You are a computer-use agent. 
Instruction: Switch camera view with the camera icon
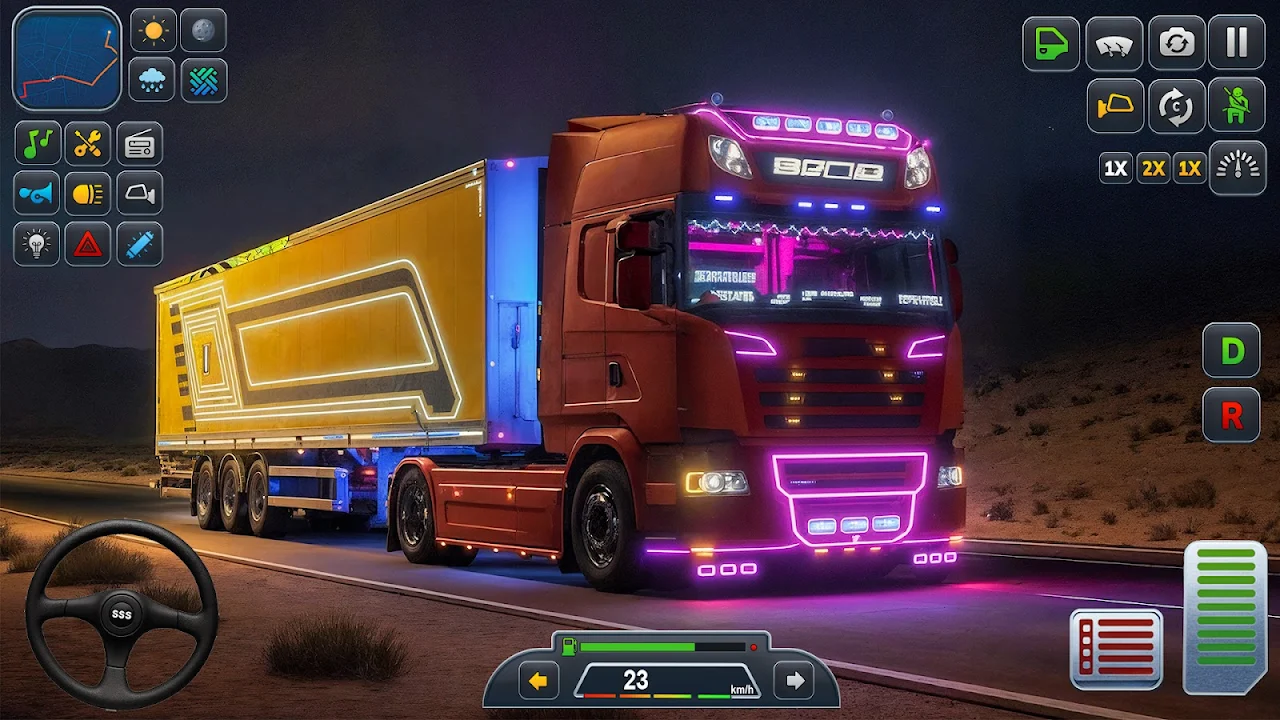point(1176,44)
